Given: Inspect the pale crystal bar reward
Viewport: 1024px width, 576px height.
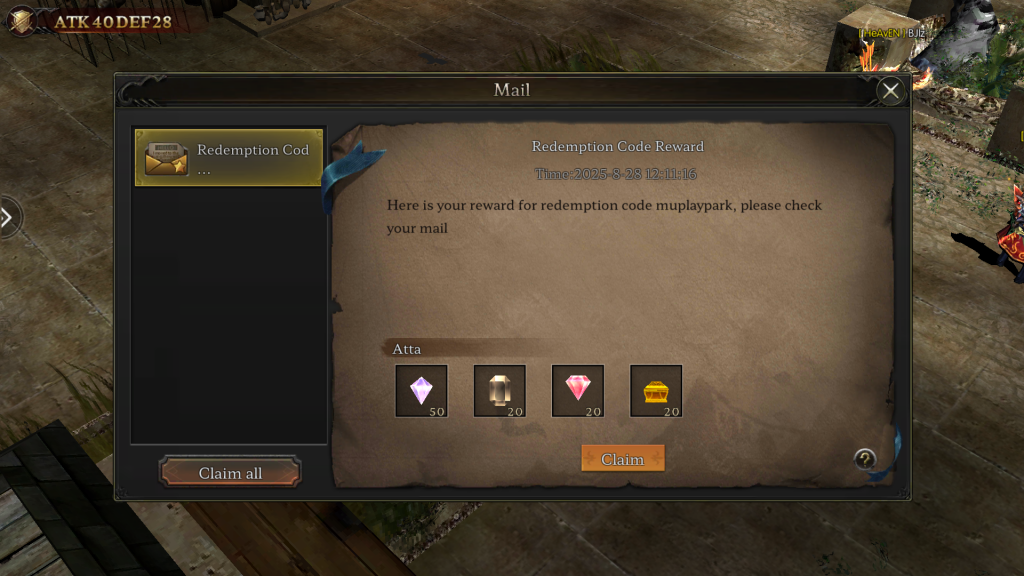Looking at the screenshot, I should pos(499,390).
